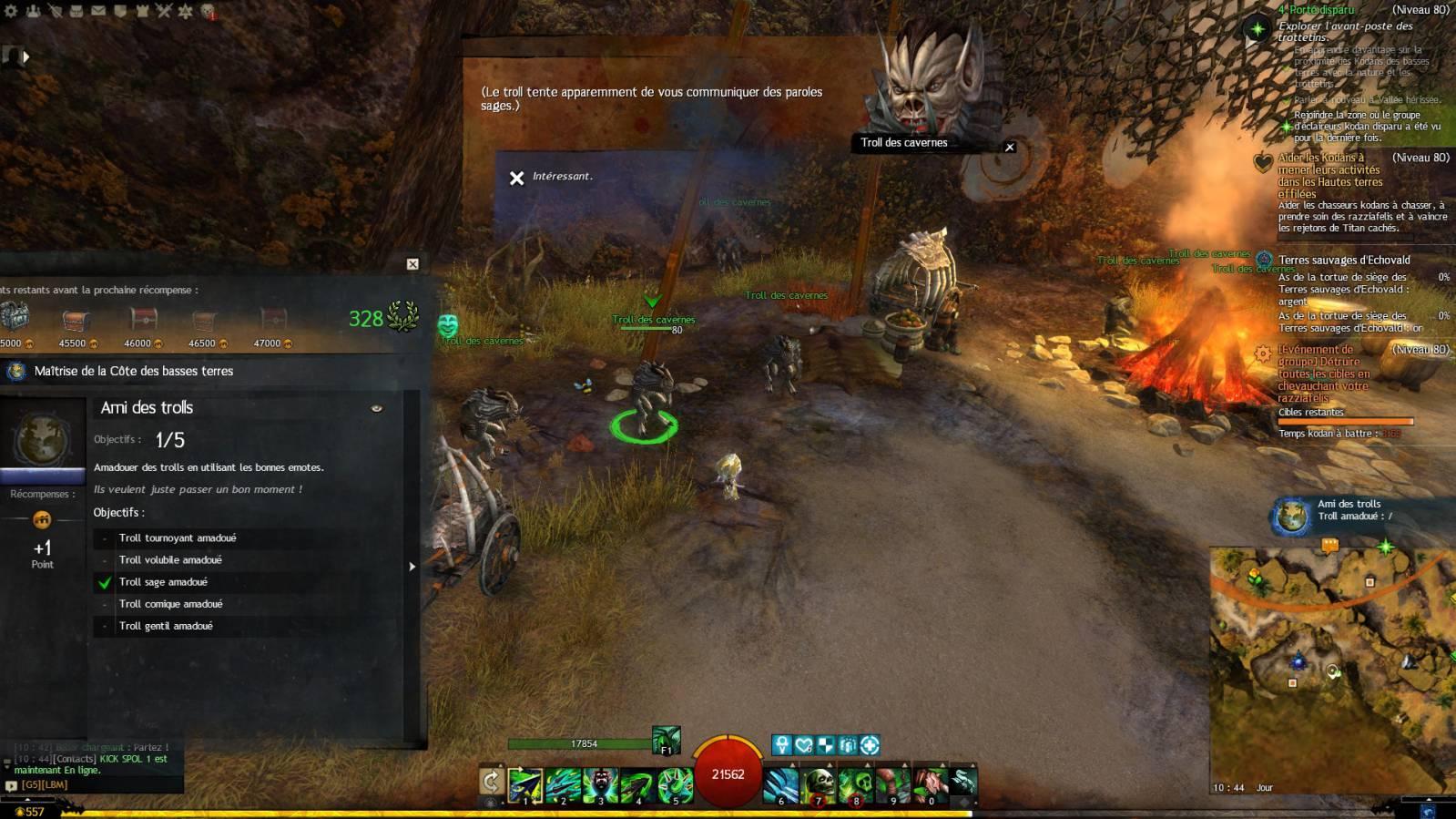Screen dimensions: 1456x819
Task: Expand the achievement panel side arrow
Action: click(x=412, y=567)
